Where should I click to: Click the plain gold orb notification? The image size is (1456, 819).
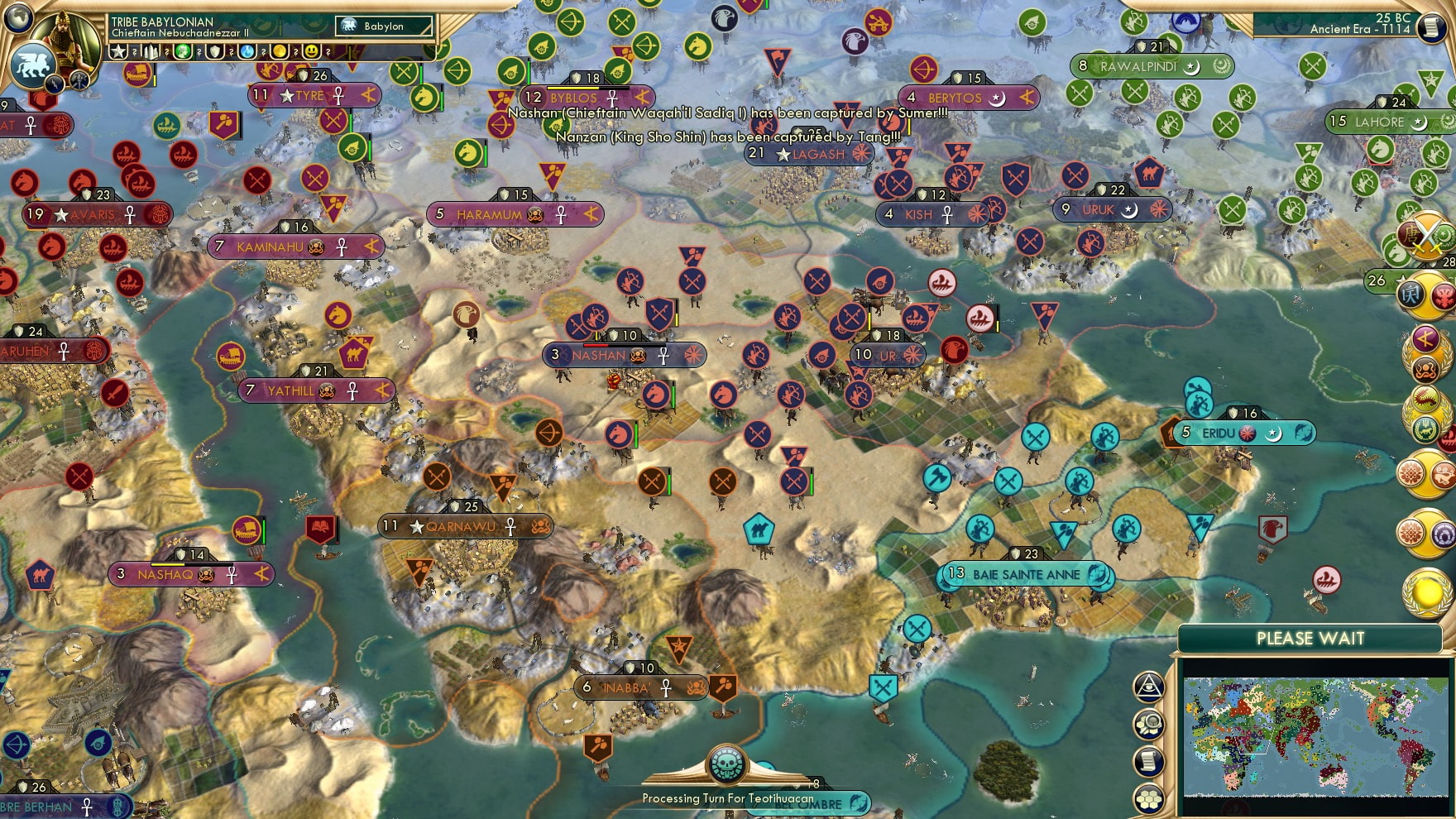click(x=1428, y=592)
